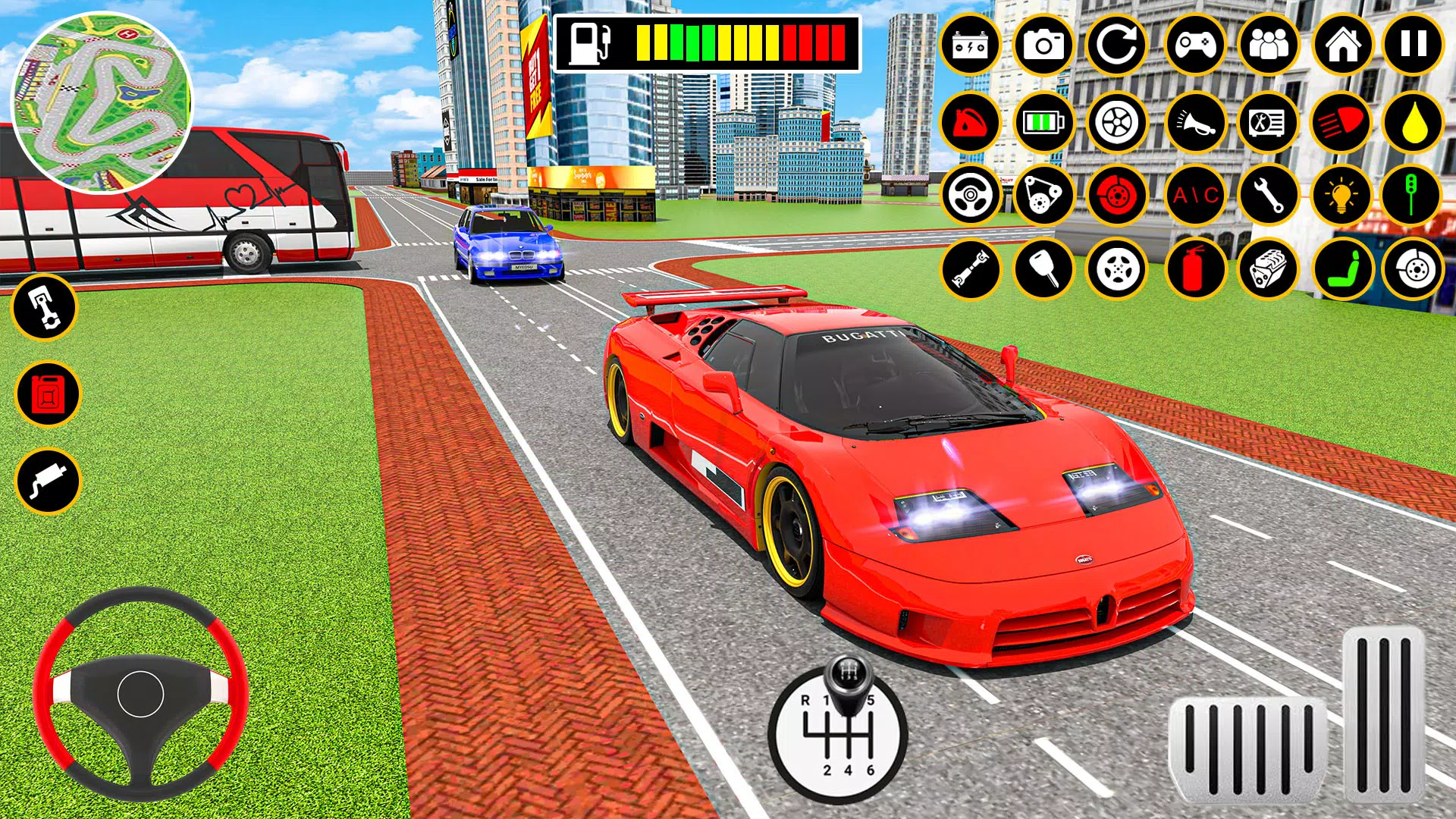Select the camera view icon
1456x819 pixels.
click(1045, 45)
